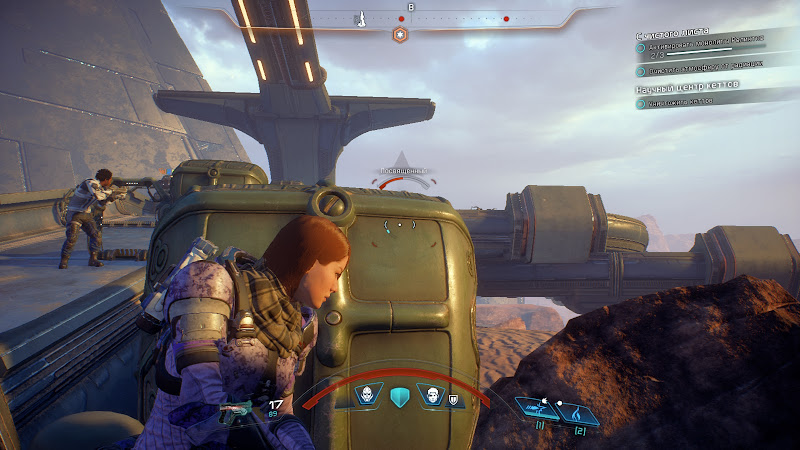Viewport: 800px width, 450px height.
Task: Select the left squadmate portrait icon
Action: [367, 395]
